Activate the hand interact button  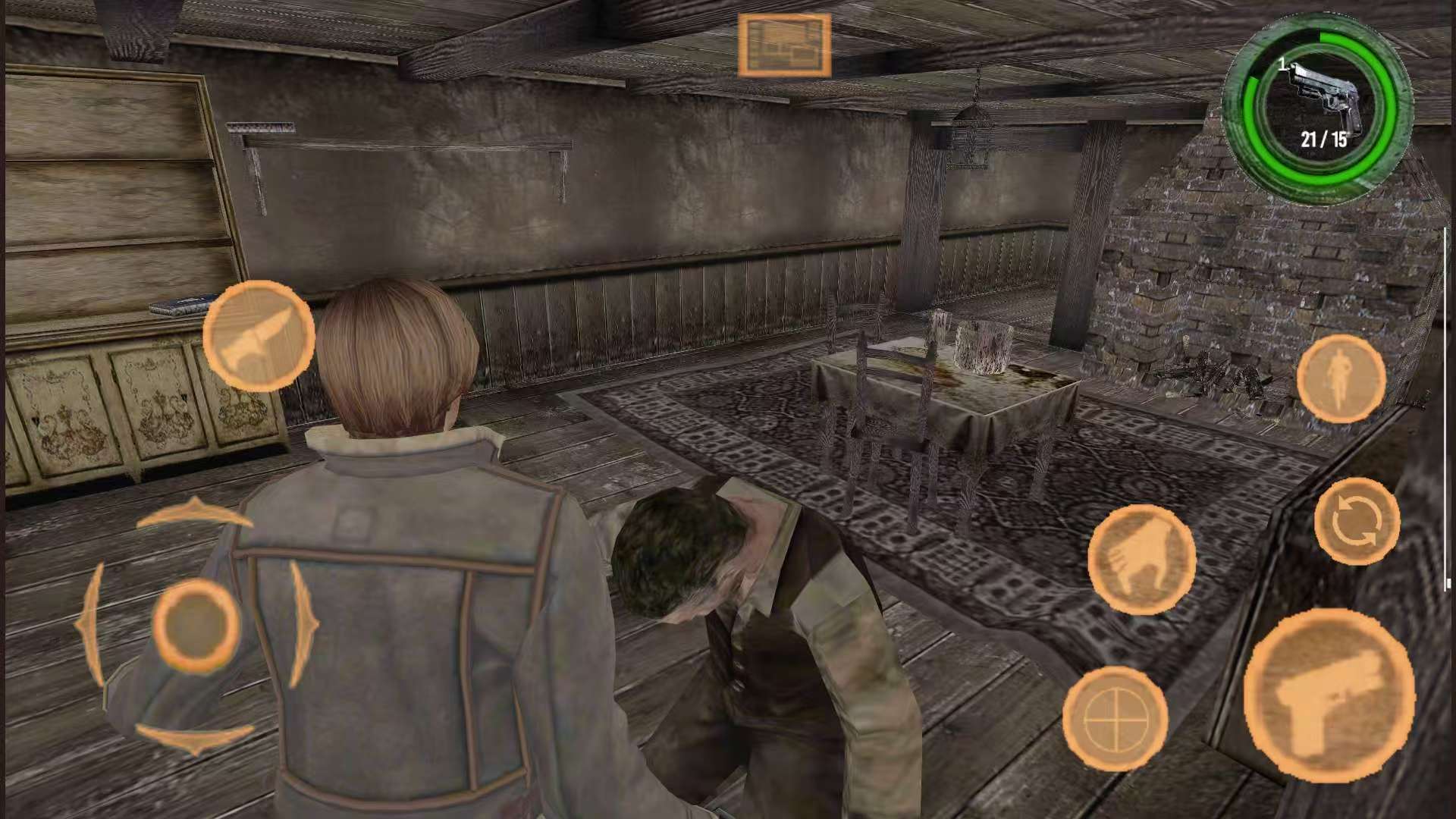click(x=1141, y=560)
